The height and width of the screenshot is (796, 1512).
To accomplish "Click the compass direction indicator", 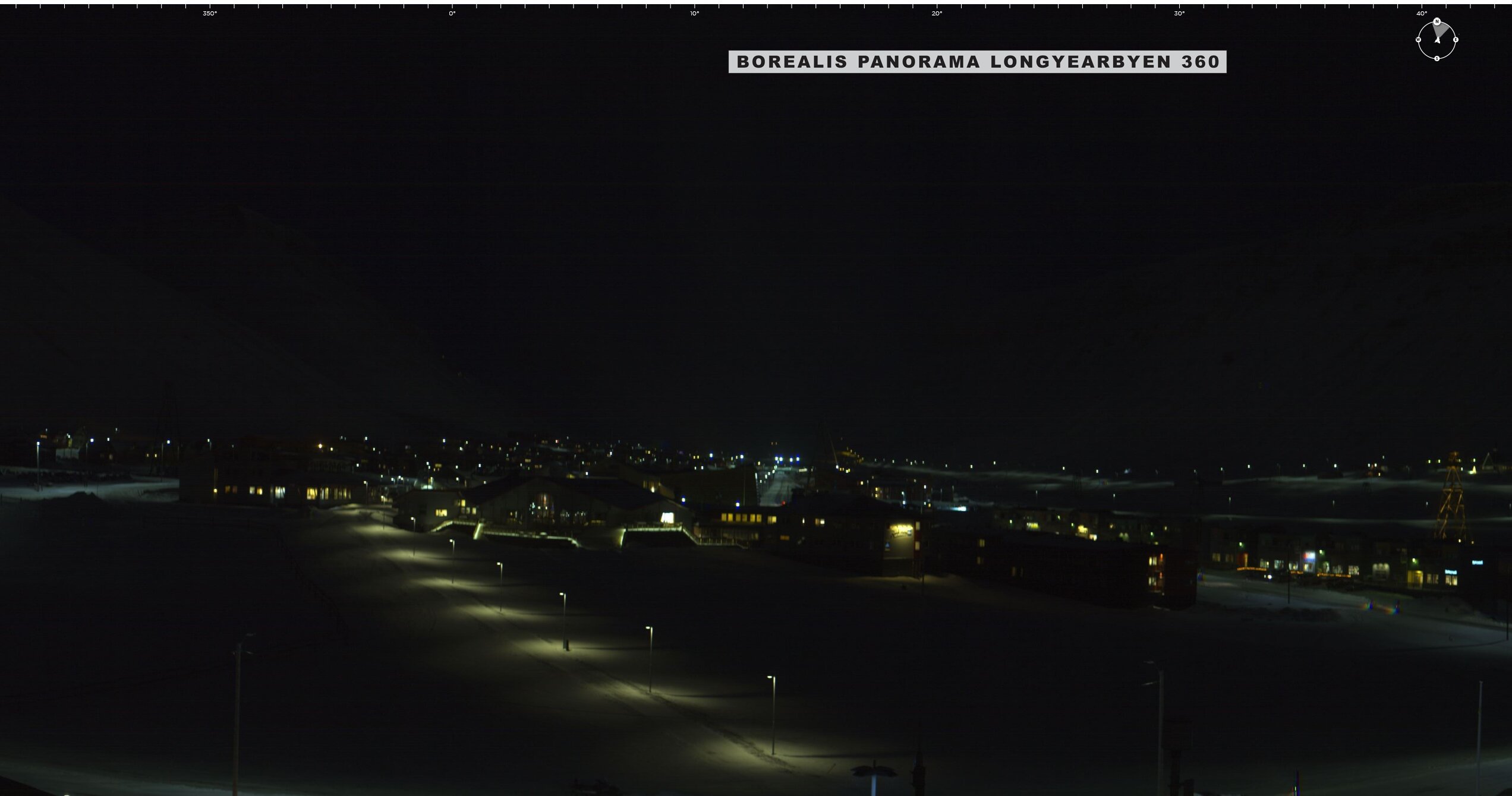I will (1437, 40).
